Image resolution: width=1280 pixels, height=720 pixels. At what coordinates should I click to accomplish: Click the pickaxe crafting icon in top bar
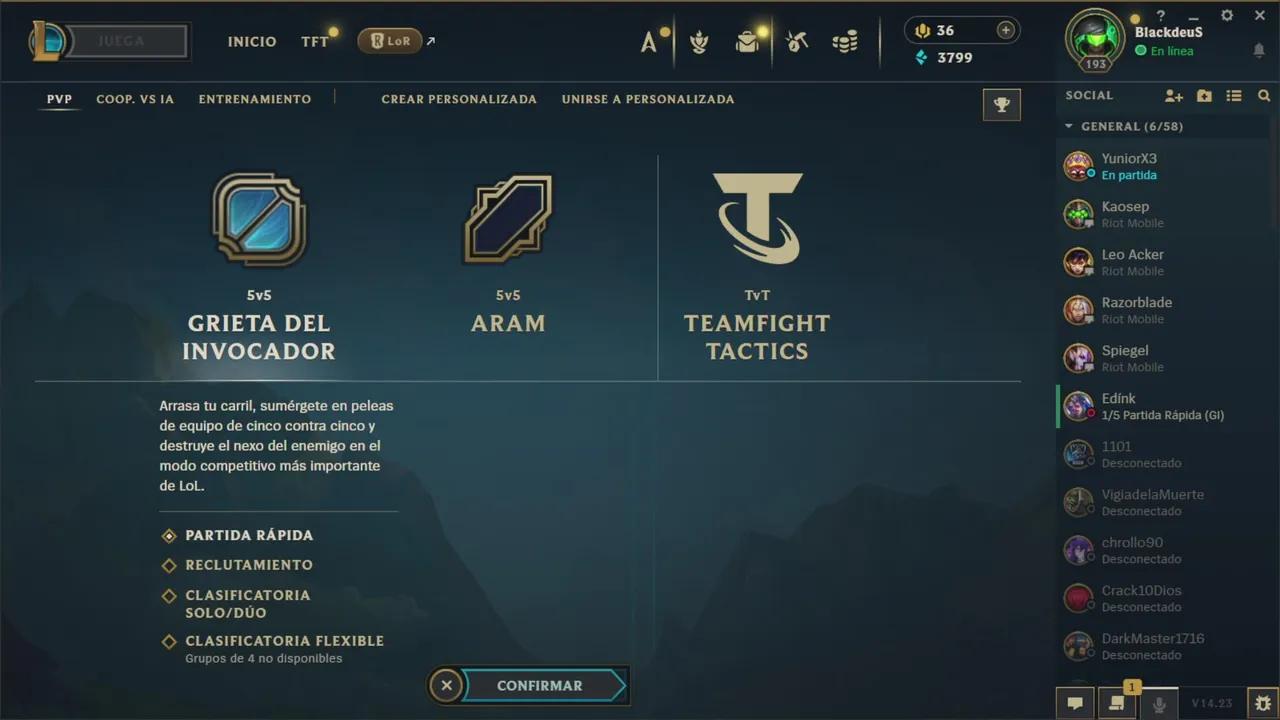point(795,41)
